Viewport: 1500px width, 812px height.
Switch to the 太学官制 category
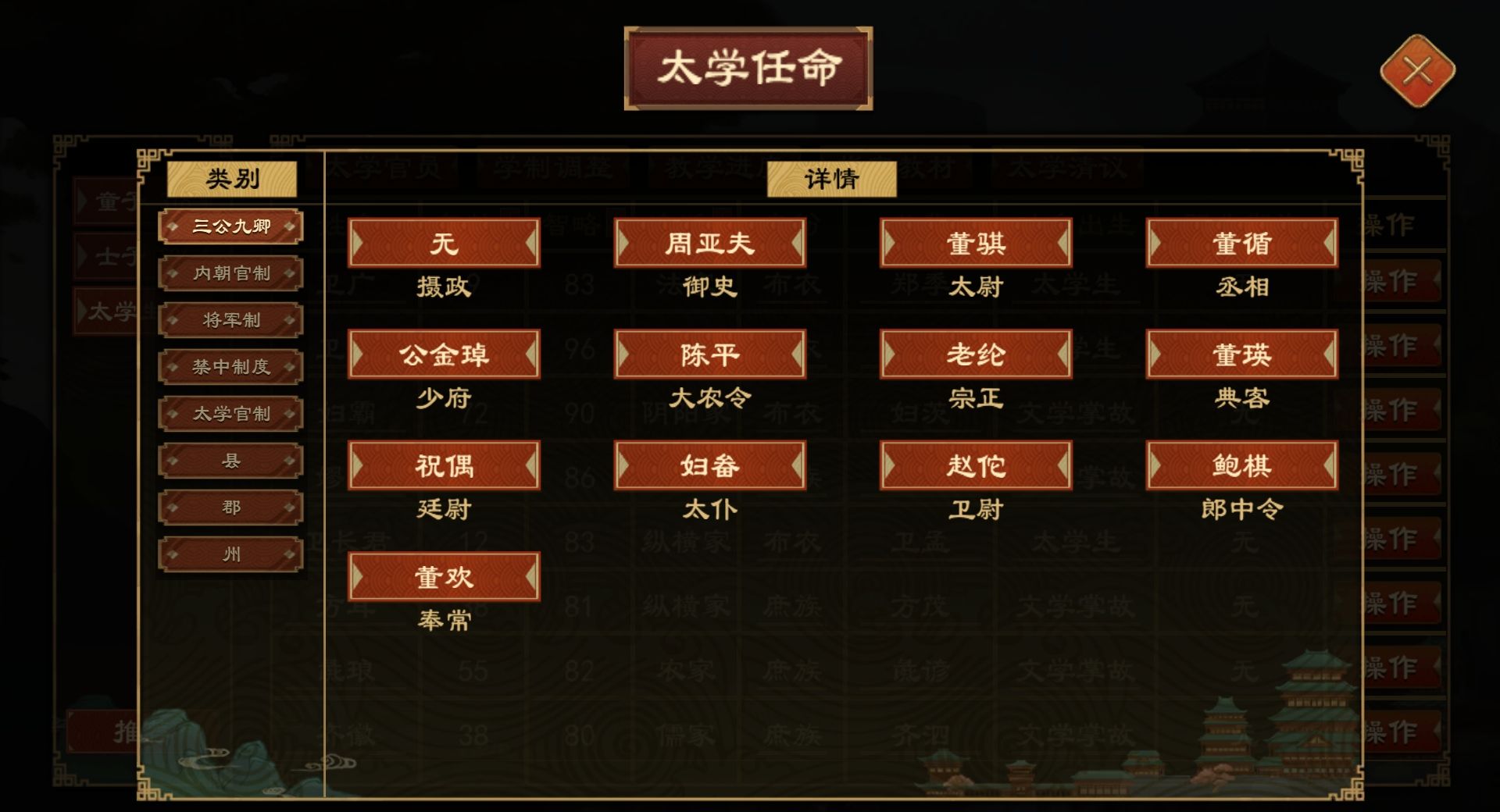coord(230,413)
